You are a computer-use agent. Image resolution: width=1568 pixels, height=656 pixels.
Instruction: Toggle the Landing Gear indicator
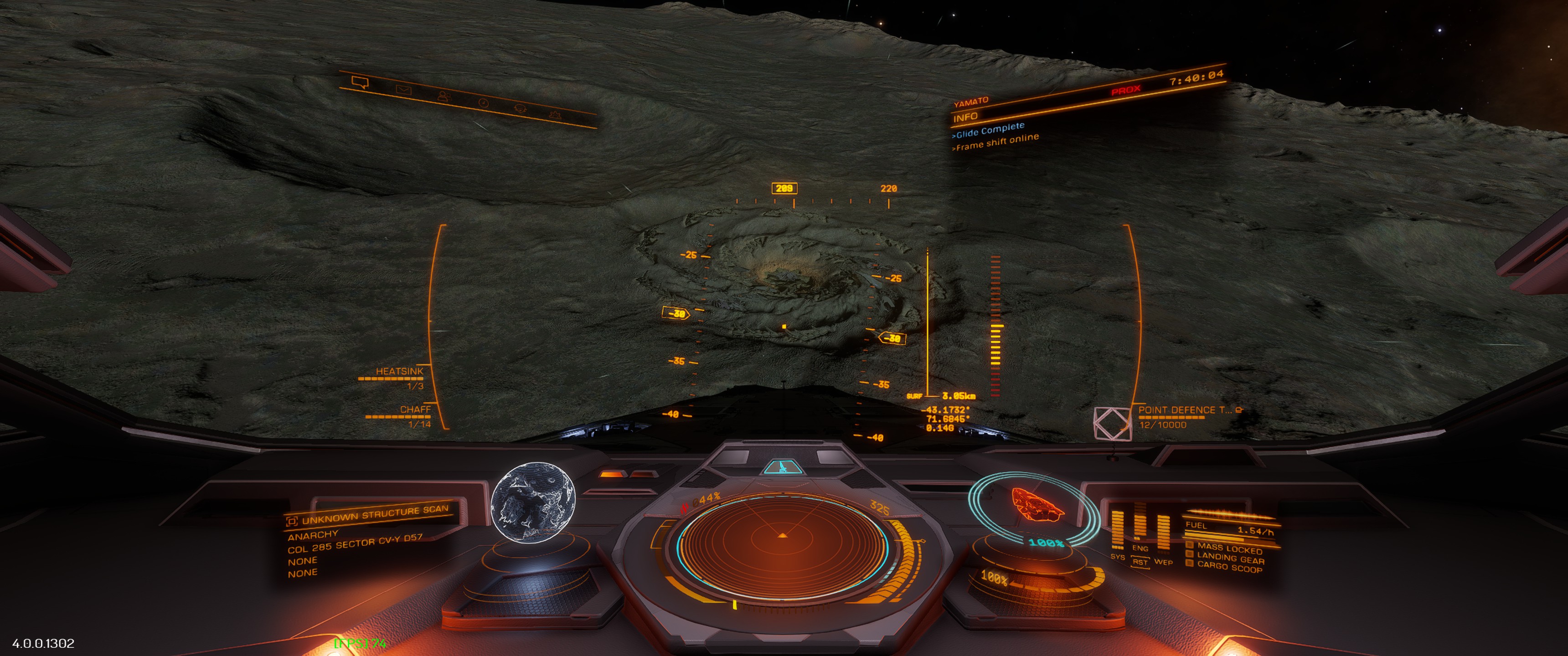1230,558
